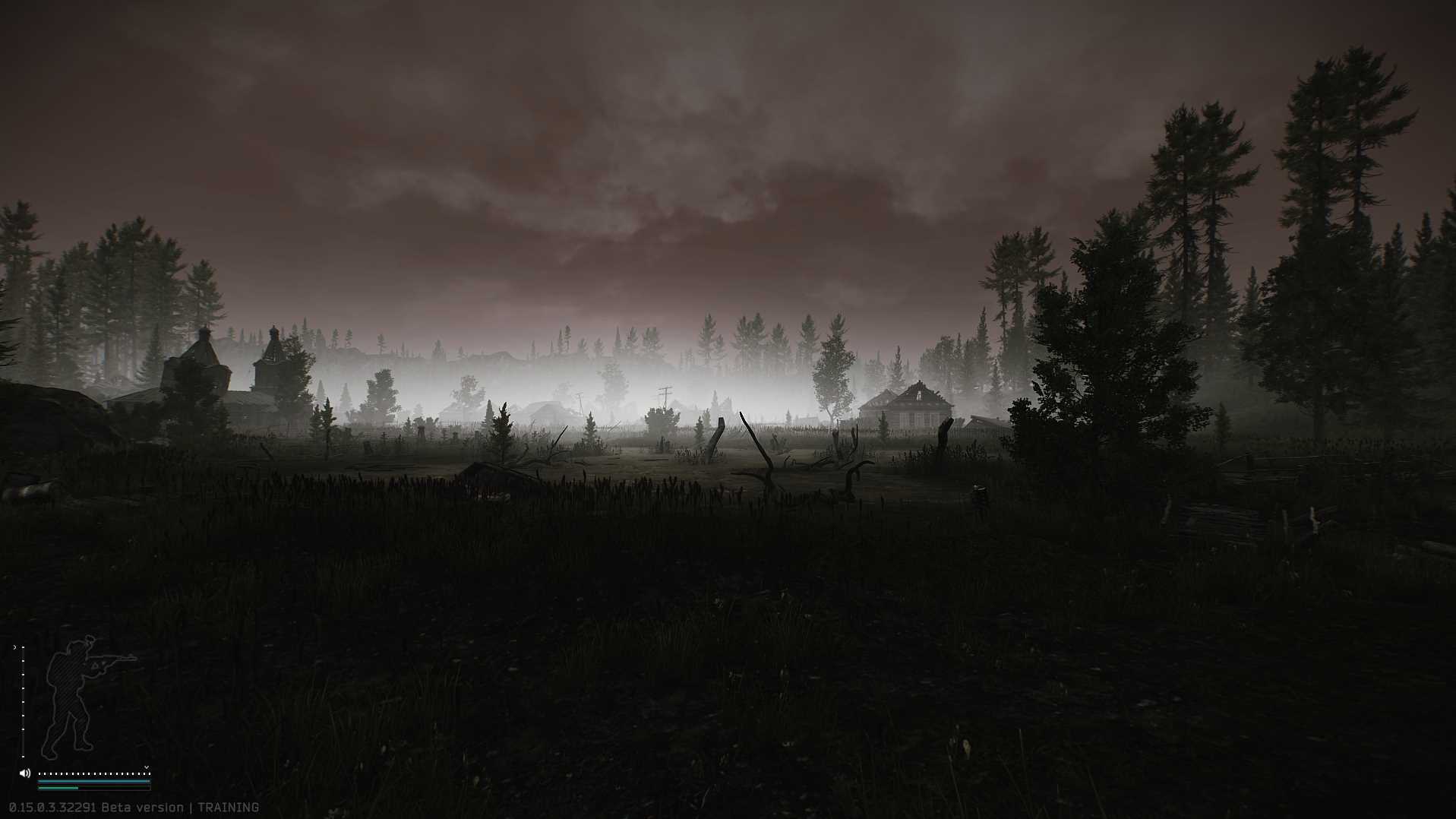This screenshot has width=1456, height=819.
Task: Click the topmost notch on the stance height scale
Action: (x=23, y=647)
